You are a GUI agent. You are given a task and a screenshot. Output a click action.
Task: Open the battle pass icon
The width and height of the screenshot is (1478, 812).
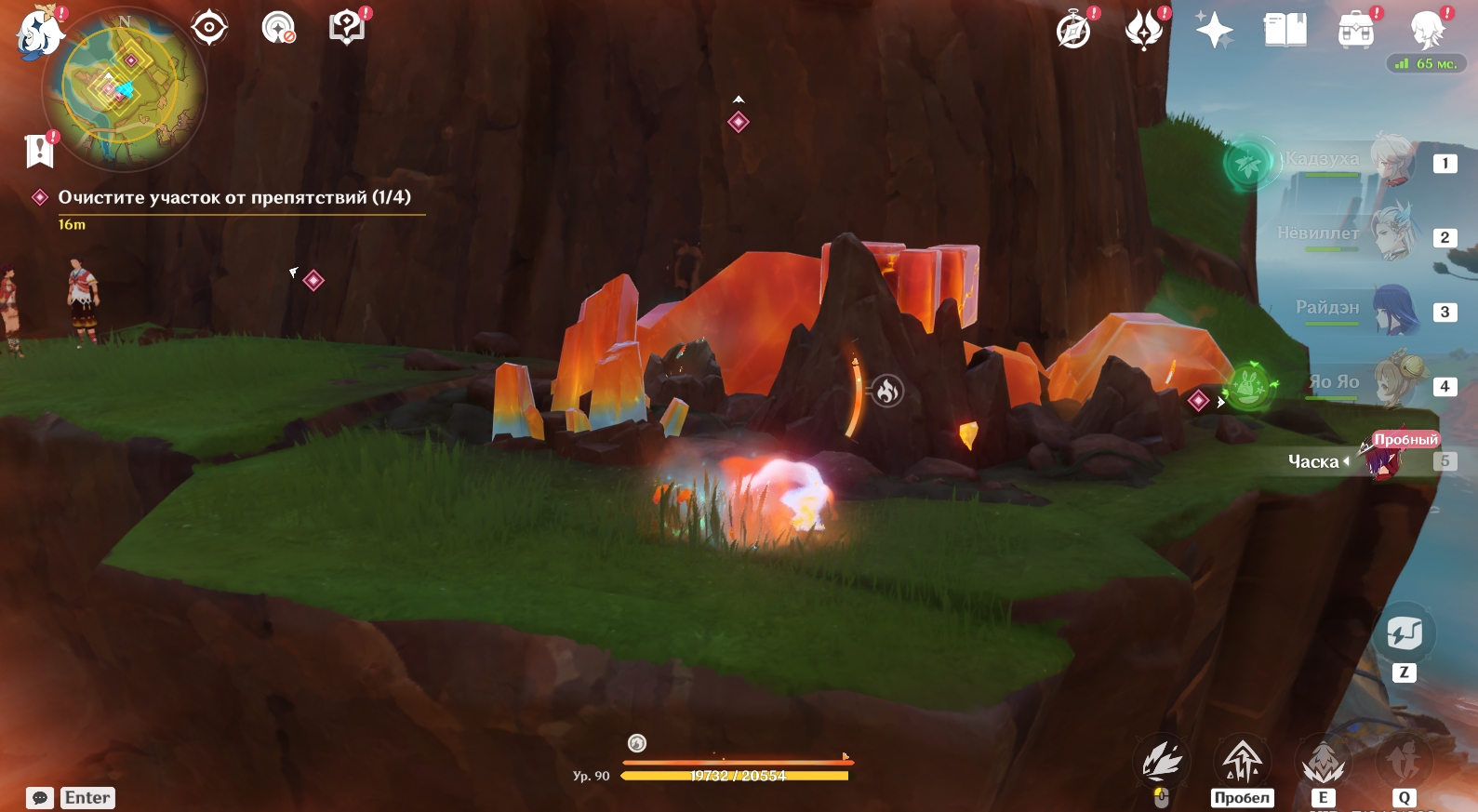click(x=1144, y=31)
